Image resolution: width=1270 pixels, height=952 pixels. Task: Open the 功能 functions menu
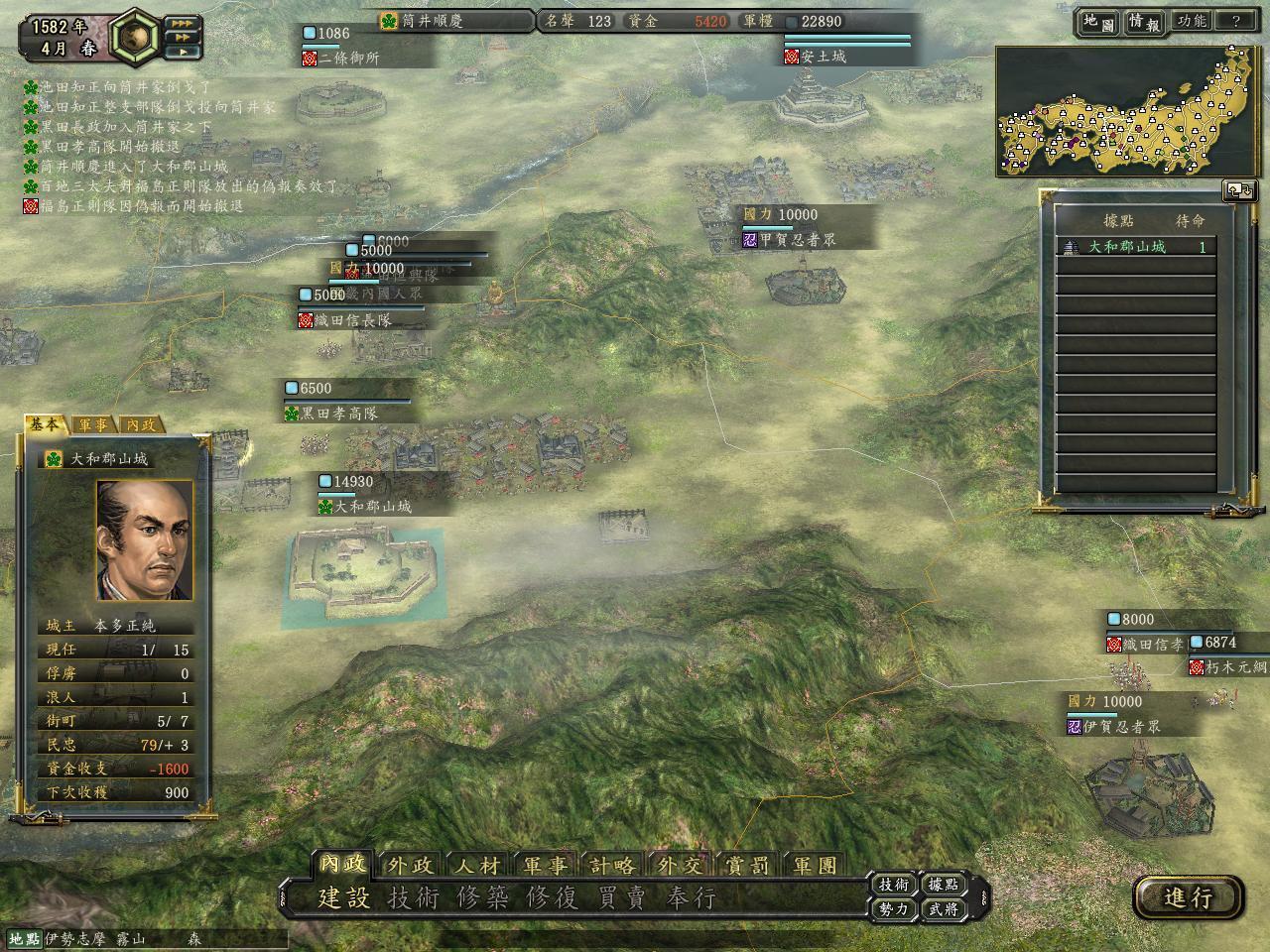(x=1191, y=21)
